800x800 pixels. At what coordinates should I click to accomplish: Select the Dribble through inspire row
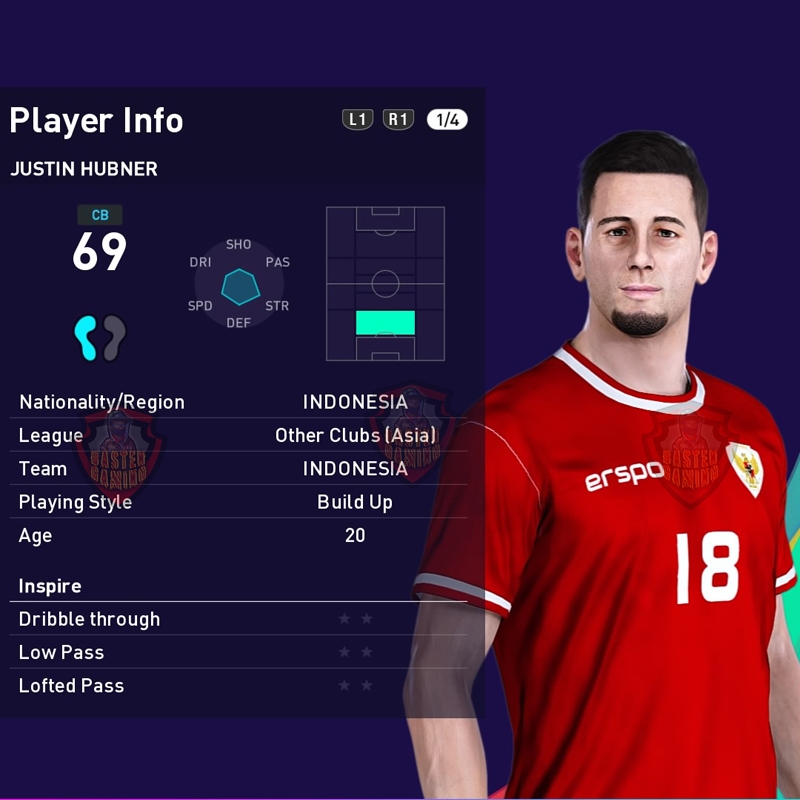(238, 619)
